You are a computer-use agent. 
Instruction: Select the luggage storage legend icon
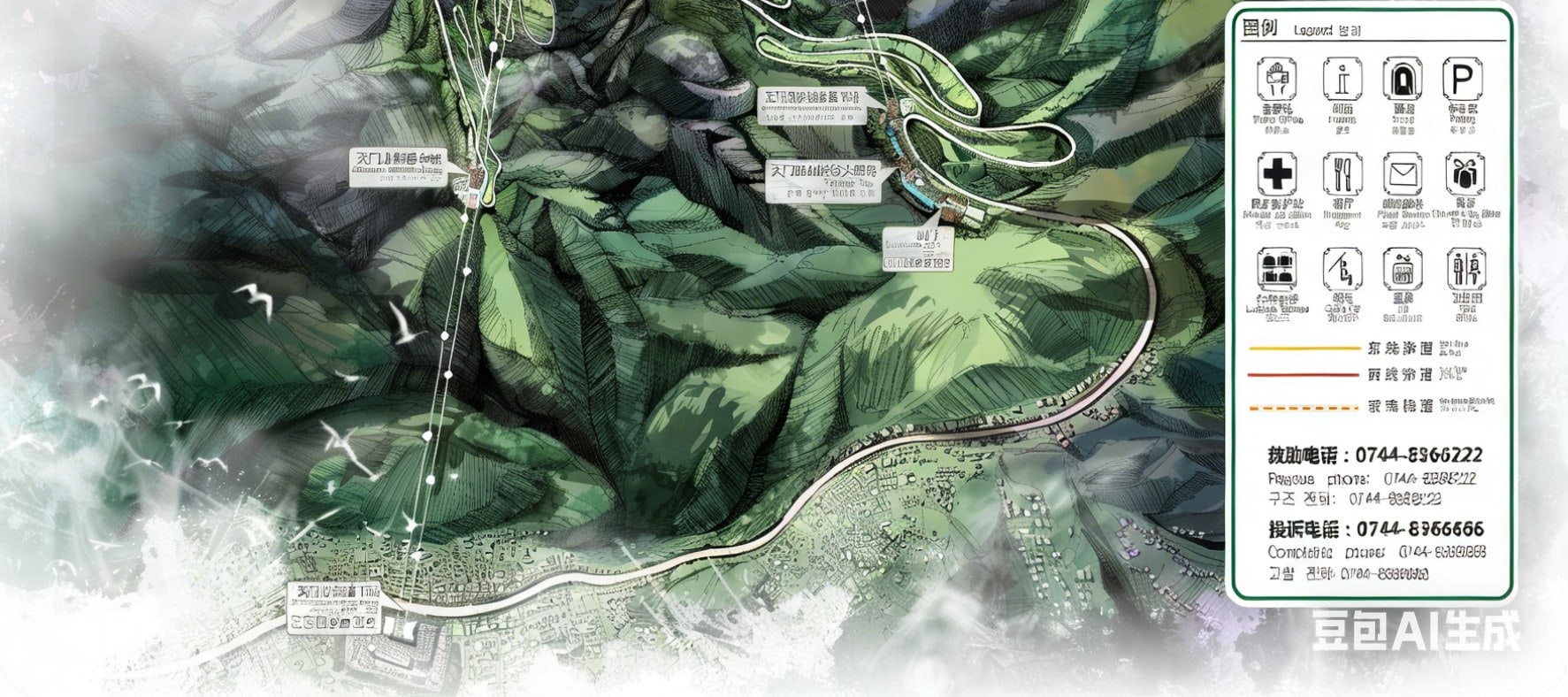point(1276,270)
